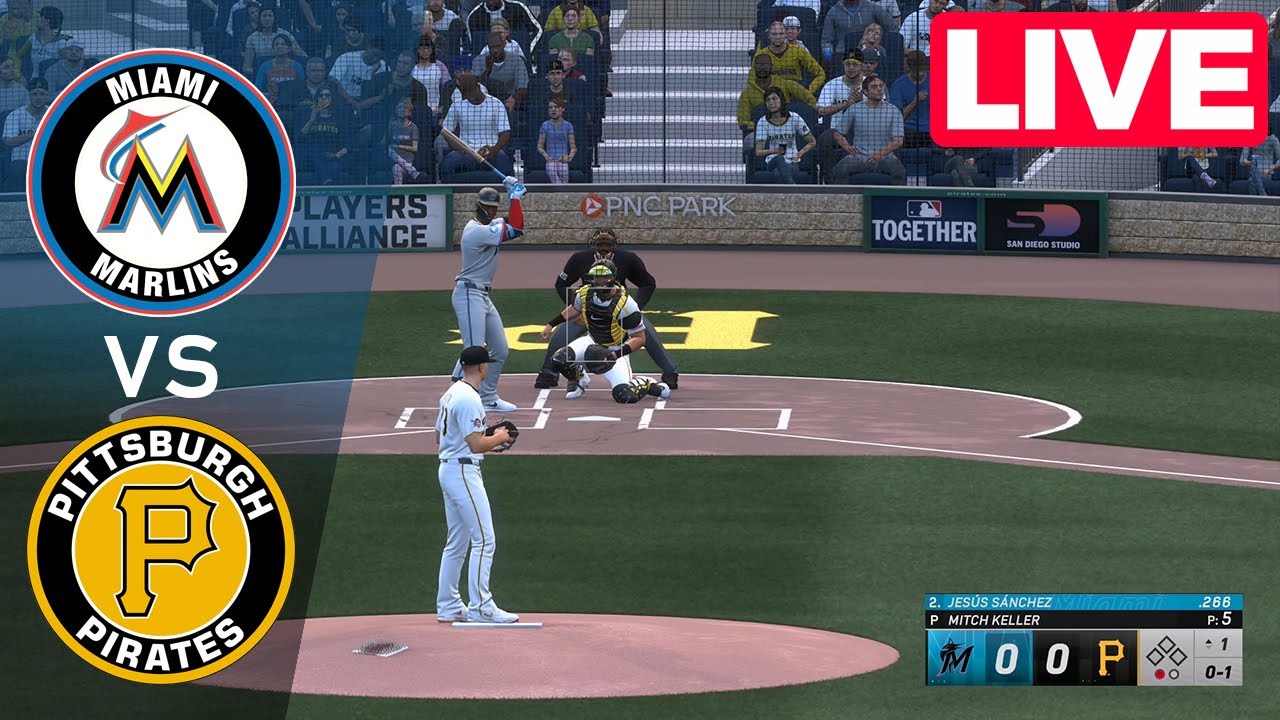Toggle the first out indicator red dot
This screenshot has height=720, width=1280.
click(1158, 673)
